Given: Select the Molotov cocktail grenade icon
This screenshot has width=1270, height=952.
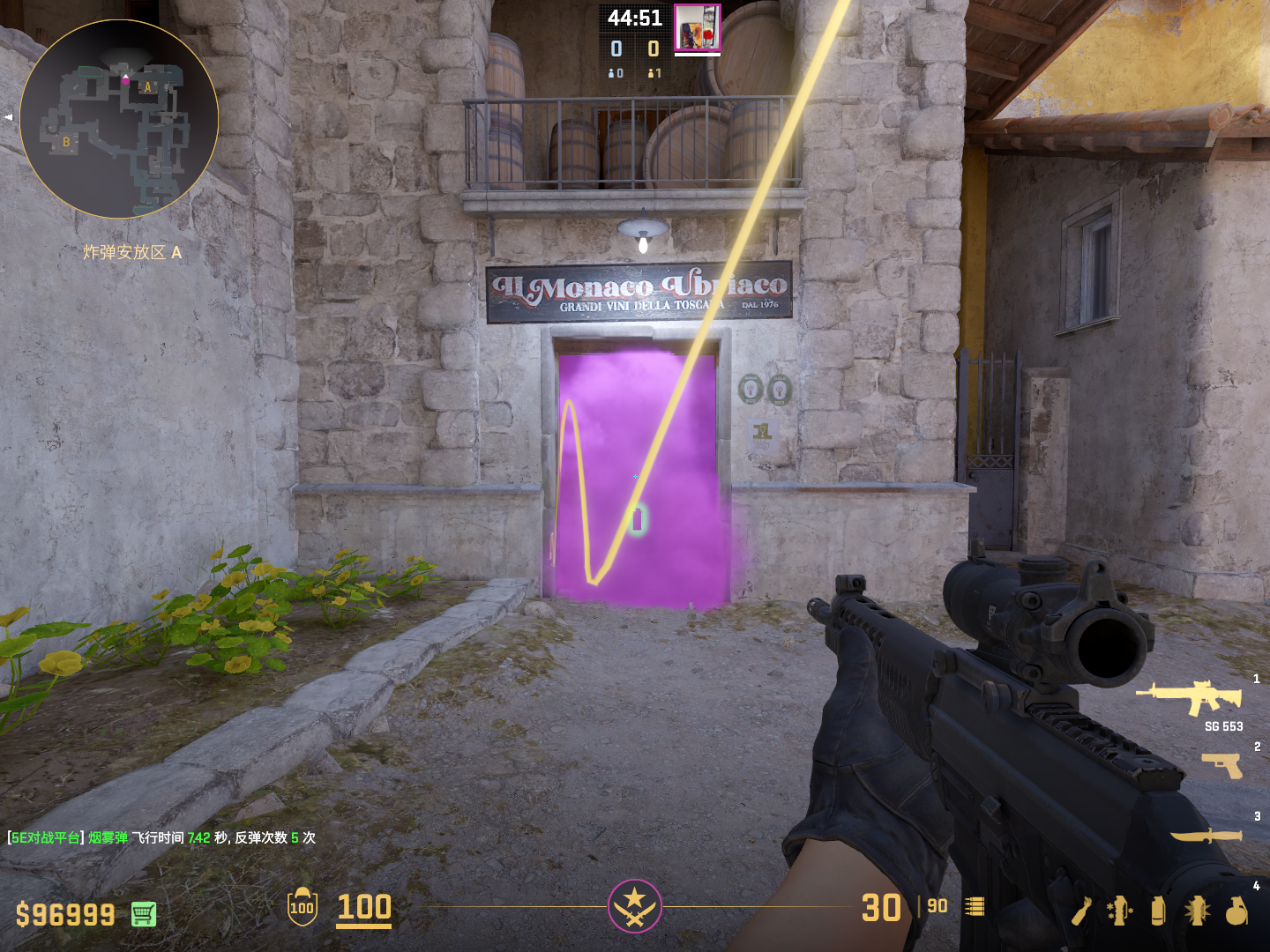Looking at the screenshot, I should click(x=1081, y=911).
